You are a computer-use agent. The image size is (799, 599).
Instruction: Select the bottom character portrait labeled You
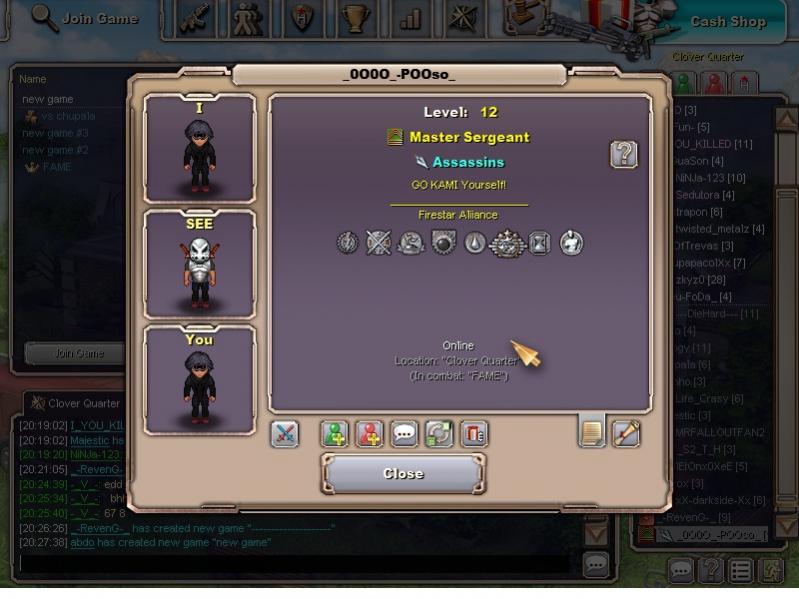pyautogui.click(x=199, y=380)
